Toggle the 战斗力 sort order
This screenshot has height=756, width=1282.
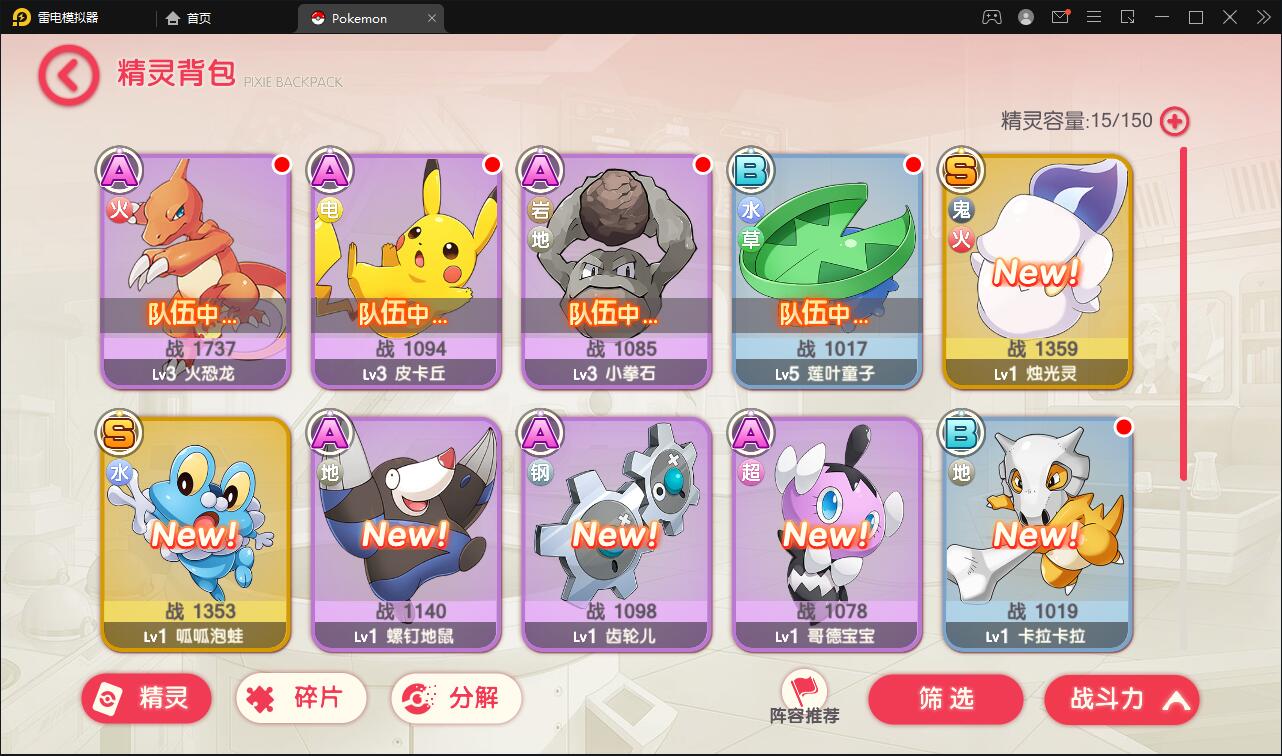click(x=1105, y=699)
